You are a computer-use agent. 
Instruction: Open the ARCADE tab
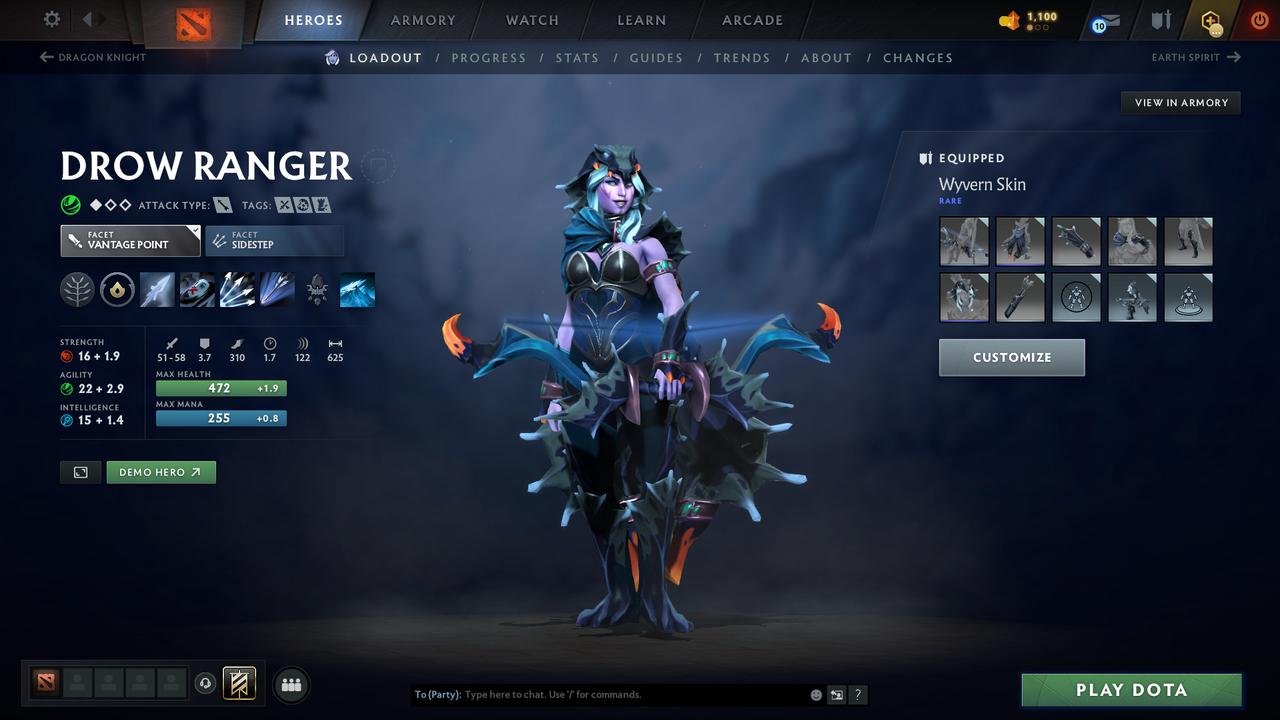tap(751, 20)
